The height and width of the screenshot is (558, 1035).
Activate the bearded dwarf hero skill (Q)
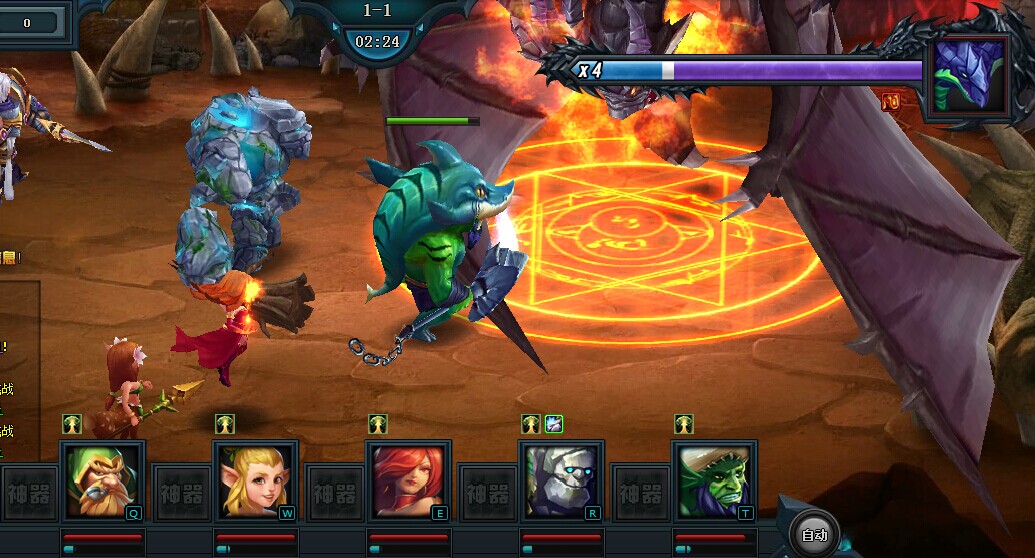[102, 481]
